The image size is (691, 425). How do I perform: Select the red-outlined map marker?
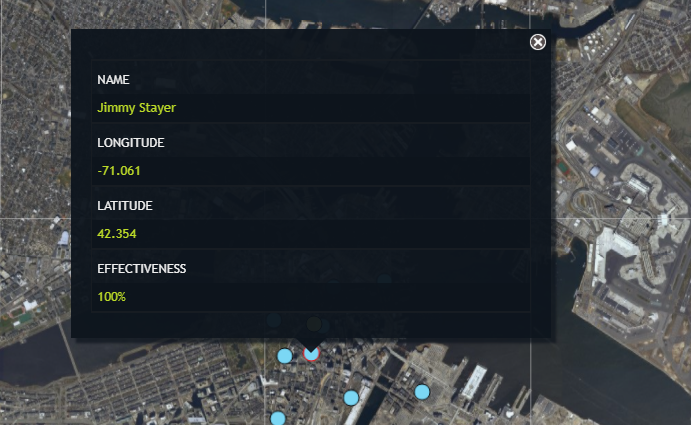click(x=311, y=354)
